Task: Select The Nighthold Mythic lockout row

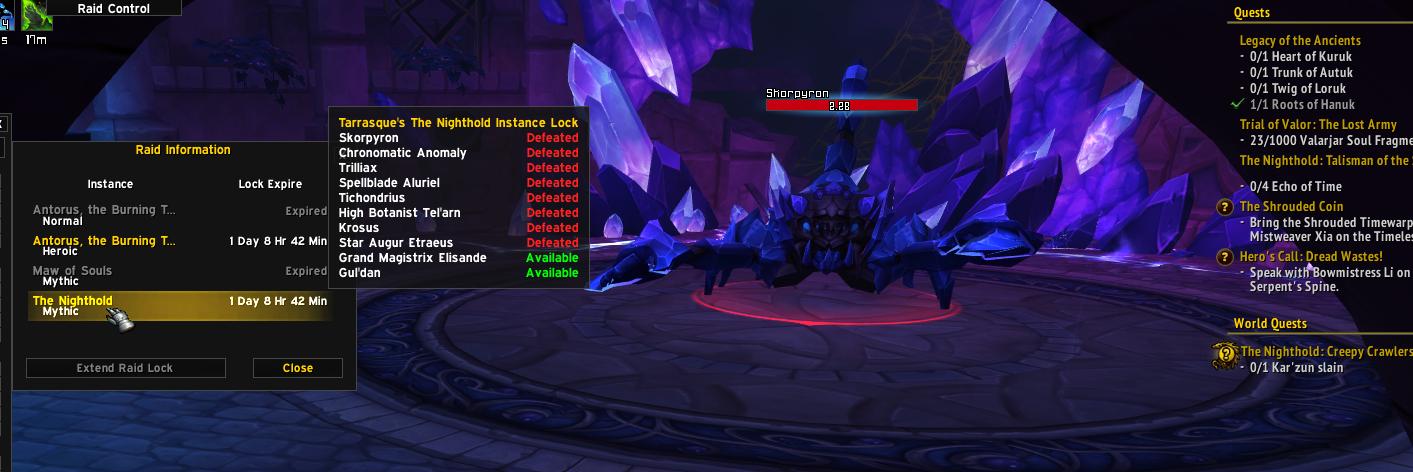Action: (x=180, y=306)
